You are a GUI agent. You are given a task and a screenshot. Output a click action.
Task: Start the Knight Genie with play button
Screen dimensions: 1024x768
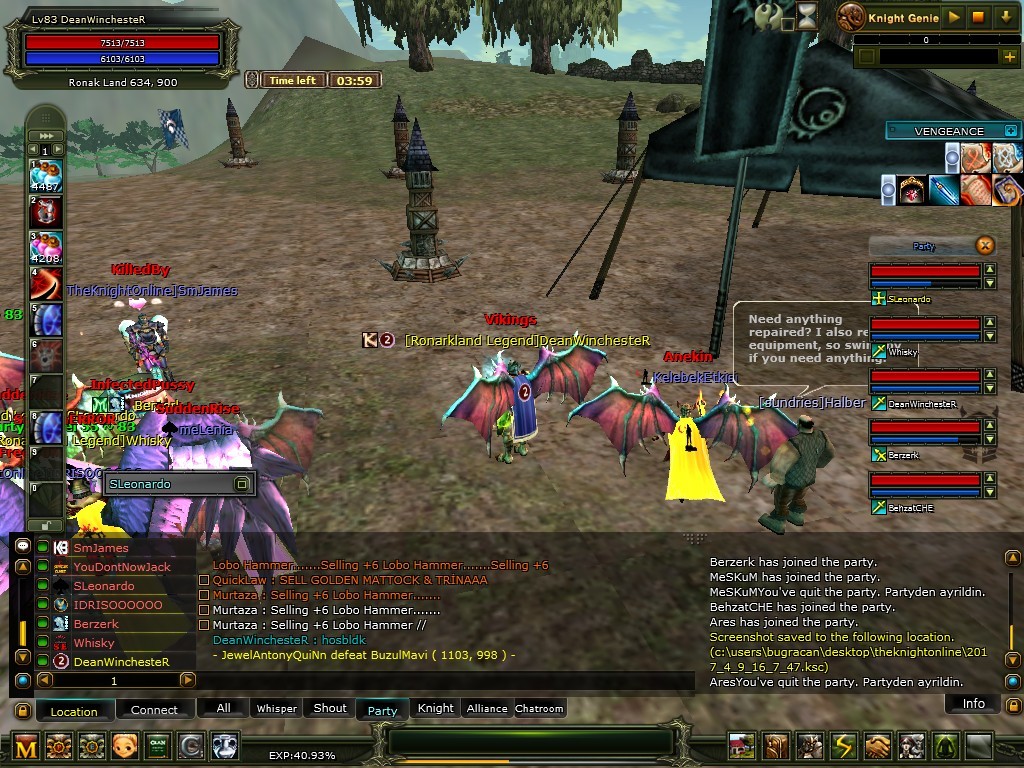[x=954, y=17]
